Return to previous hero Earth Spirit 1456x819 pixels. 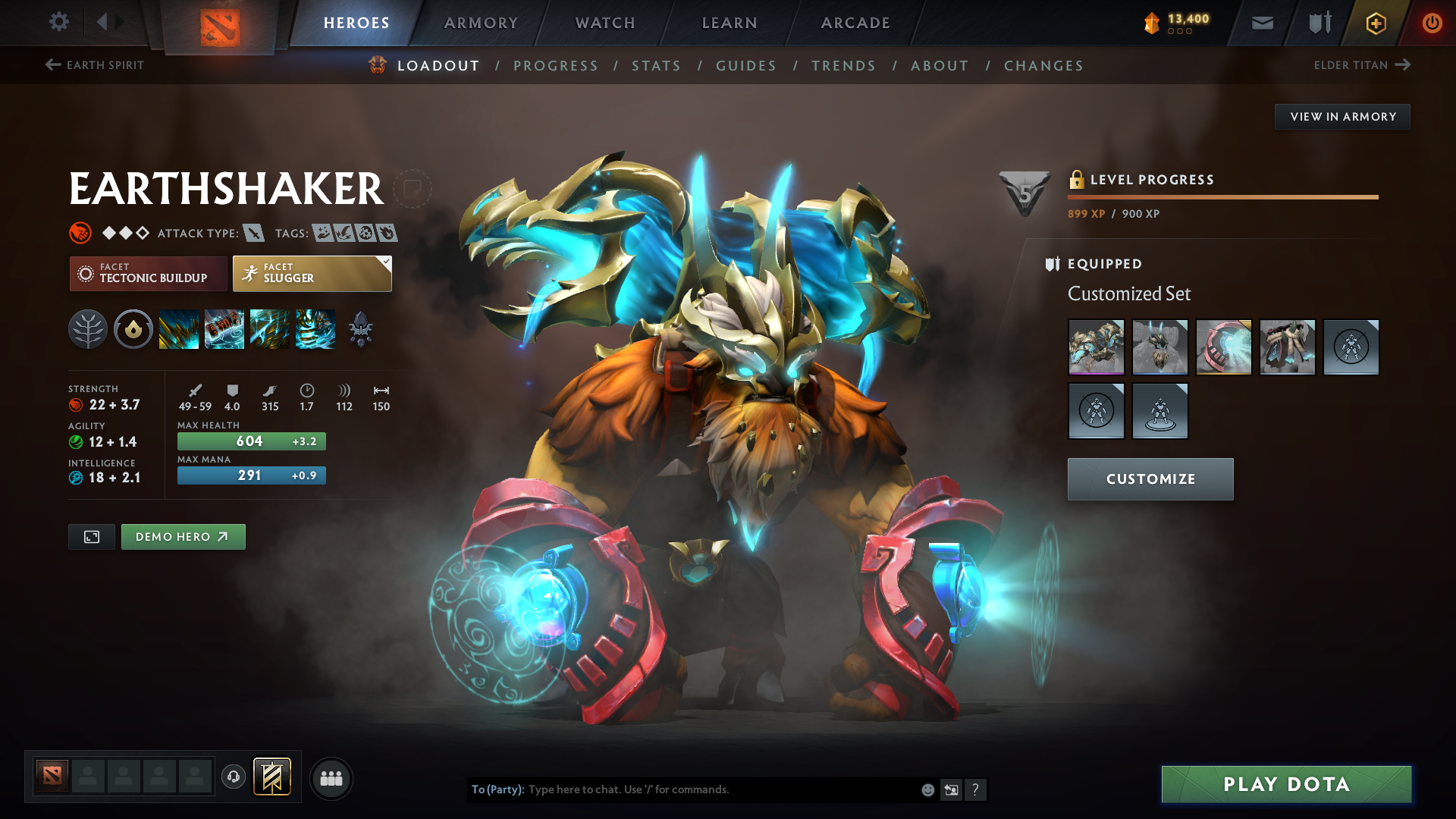(95, 65)
